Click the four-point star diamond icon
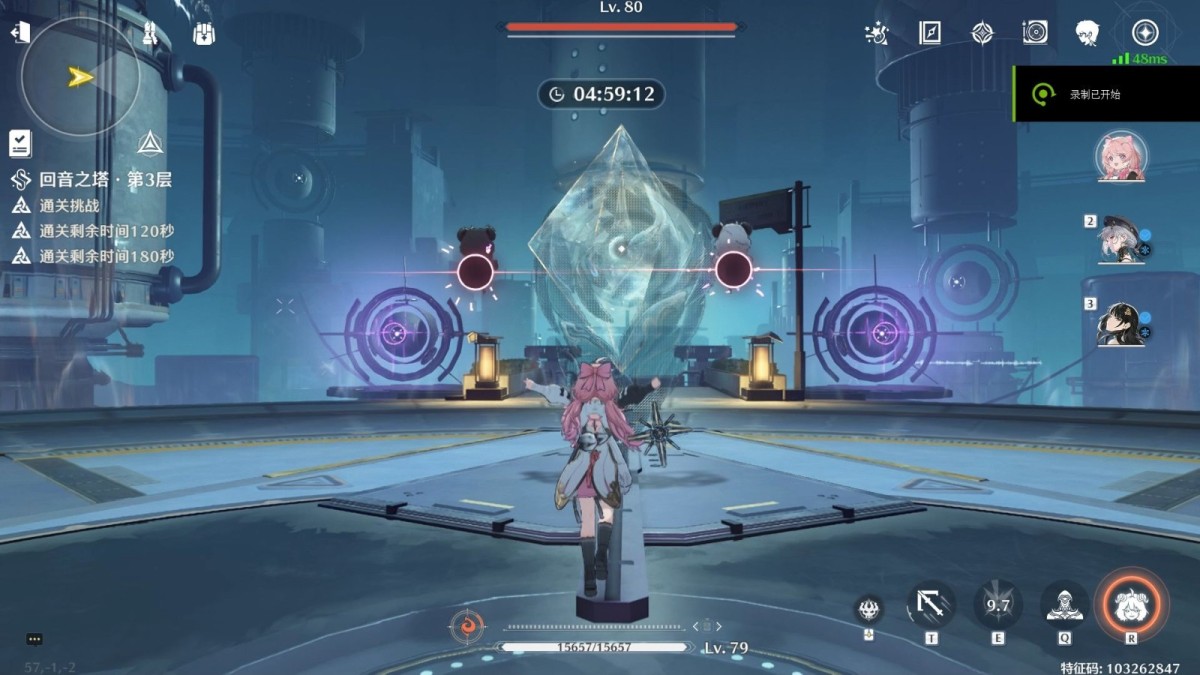 point(983,33)
